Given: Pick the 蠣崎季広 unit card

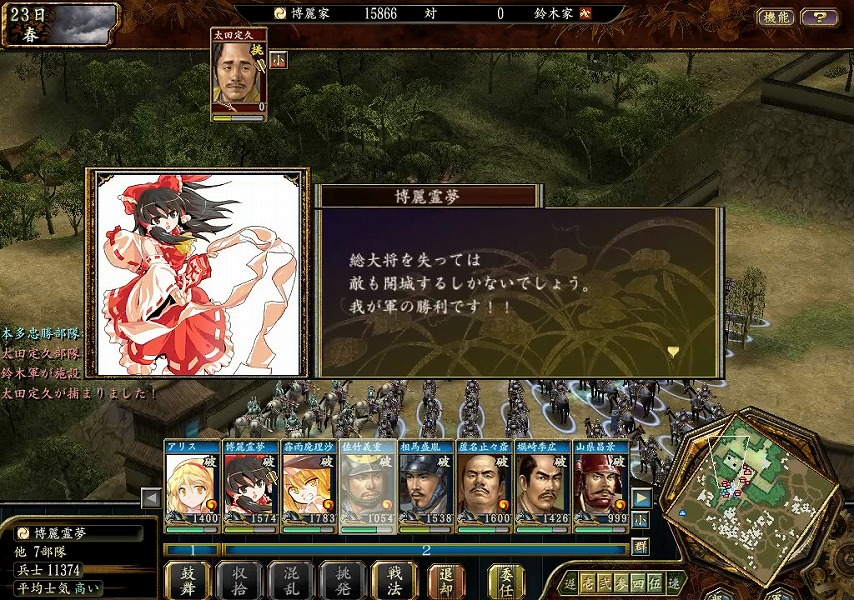Looking at the screenshot, I should 543,483.
